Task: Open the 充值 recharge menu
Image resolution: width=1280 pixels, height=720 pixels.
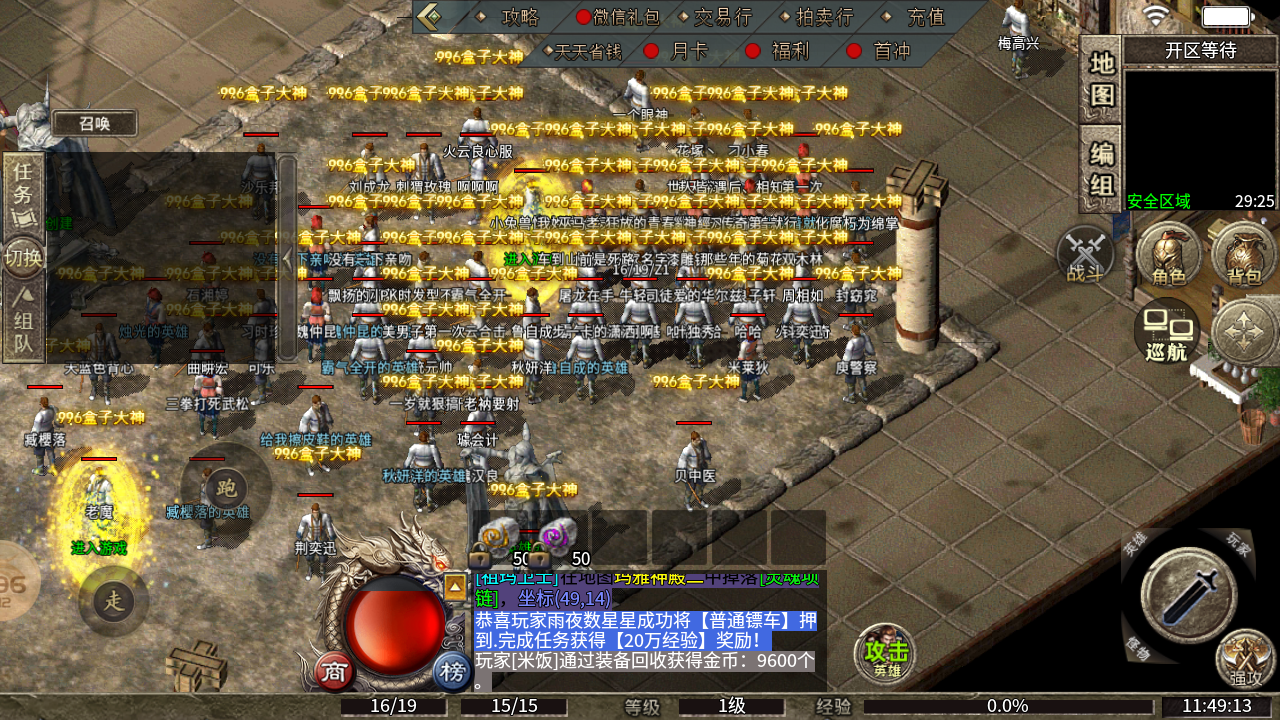Action: coord(925,17)
